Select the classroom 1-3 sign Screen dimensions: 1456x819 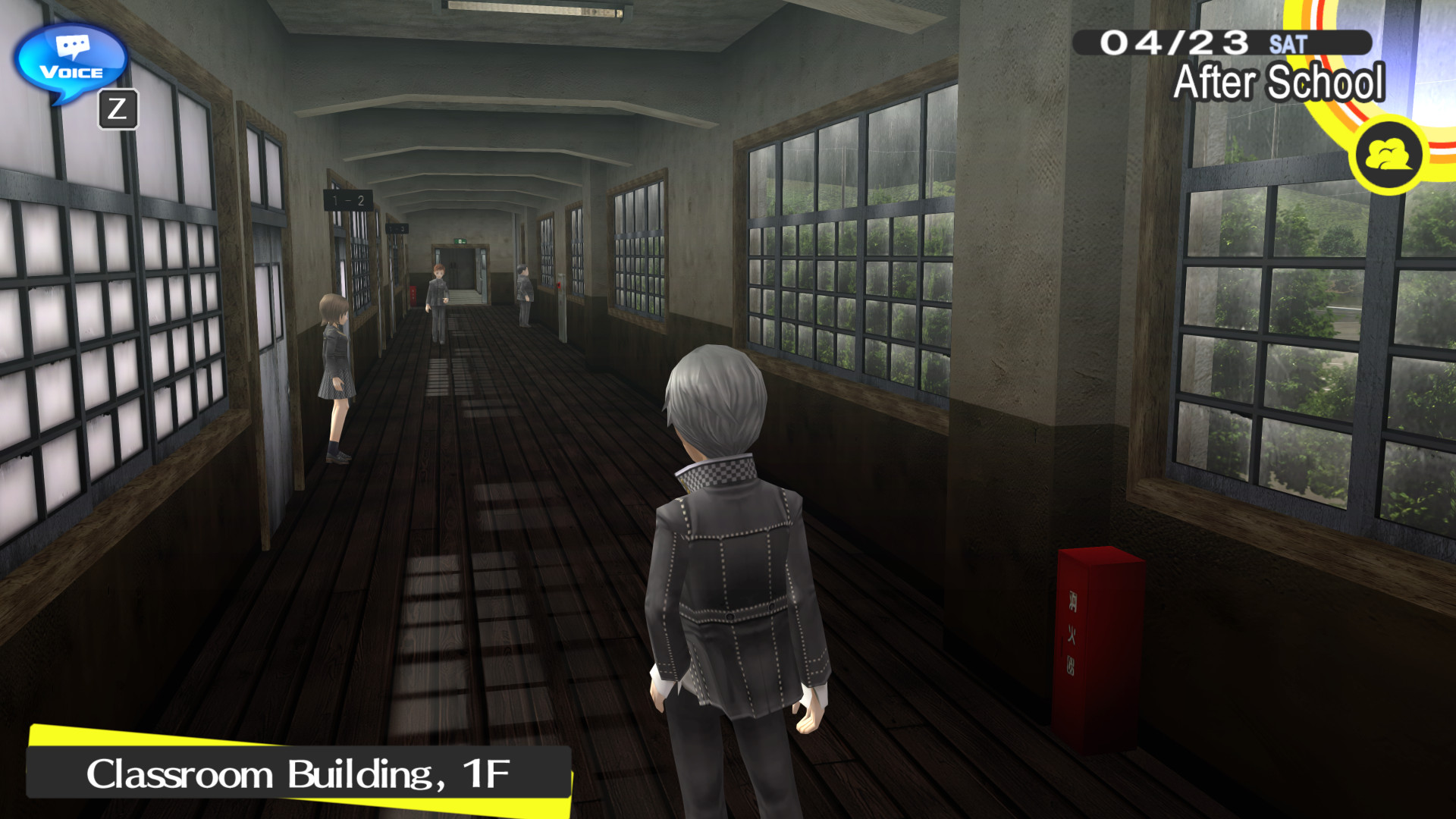coord(396,227)
